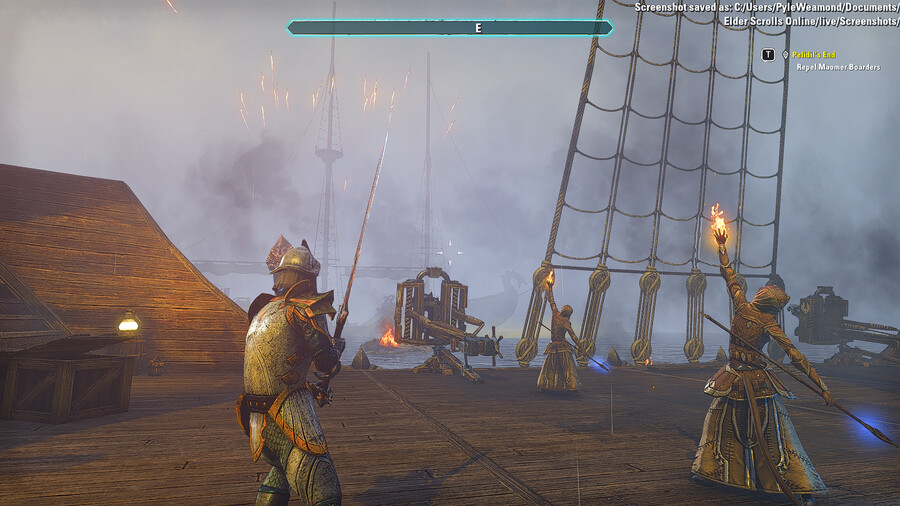Click the compass bar showing East

[x=450, y=28]
